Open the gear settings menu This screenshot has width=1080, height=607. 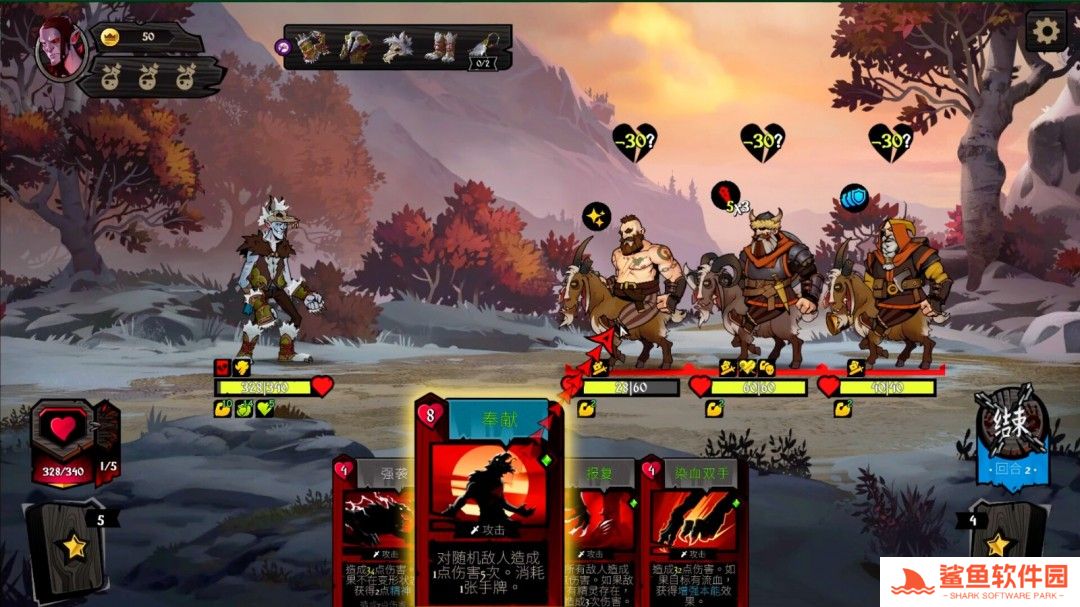(x=1046, y=31)
